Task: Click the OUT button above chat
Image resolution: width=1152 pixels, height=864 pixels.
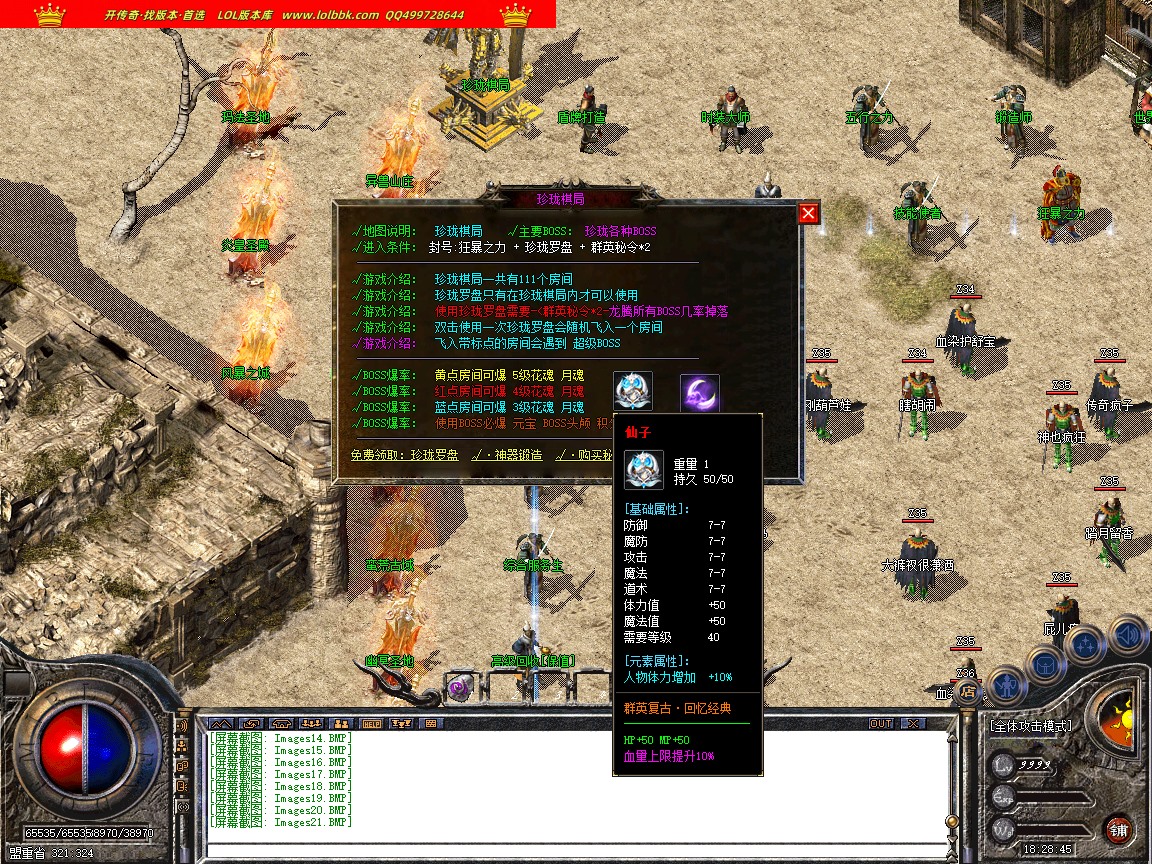Action: click(881, 723)
